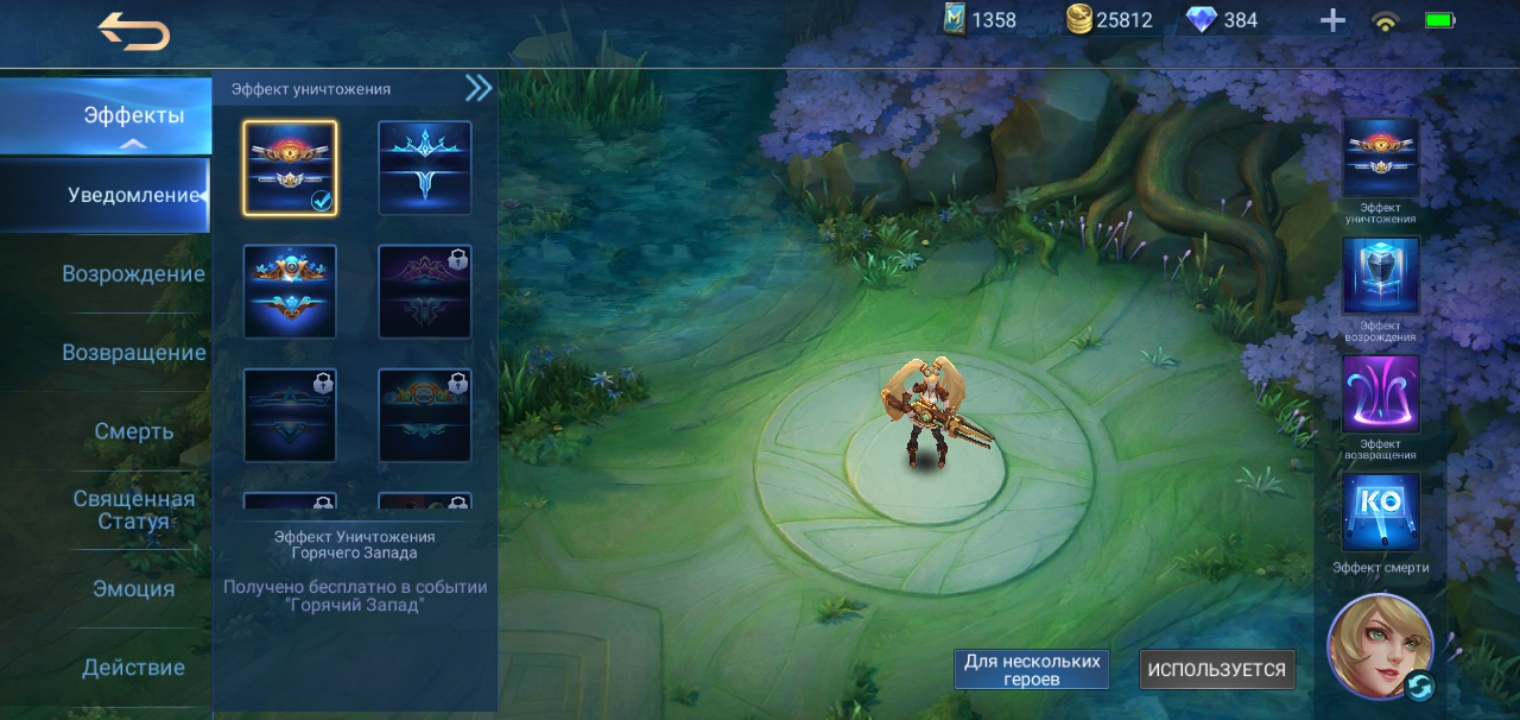Select the KO Эффект смерти slot
Viewport: 1520px width, 720px height.
point(1380,512)
